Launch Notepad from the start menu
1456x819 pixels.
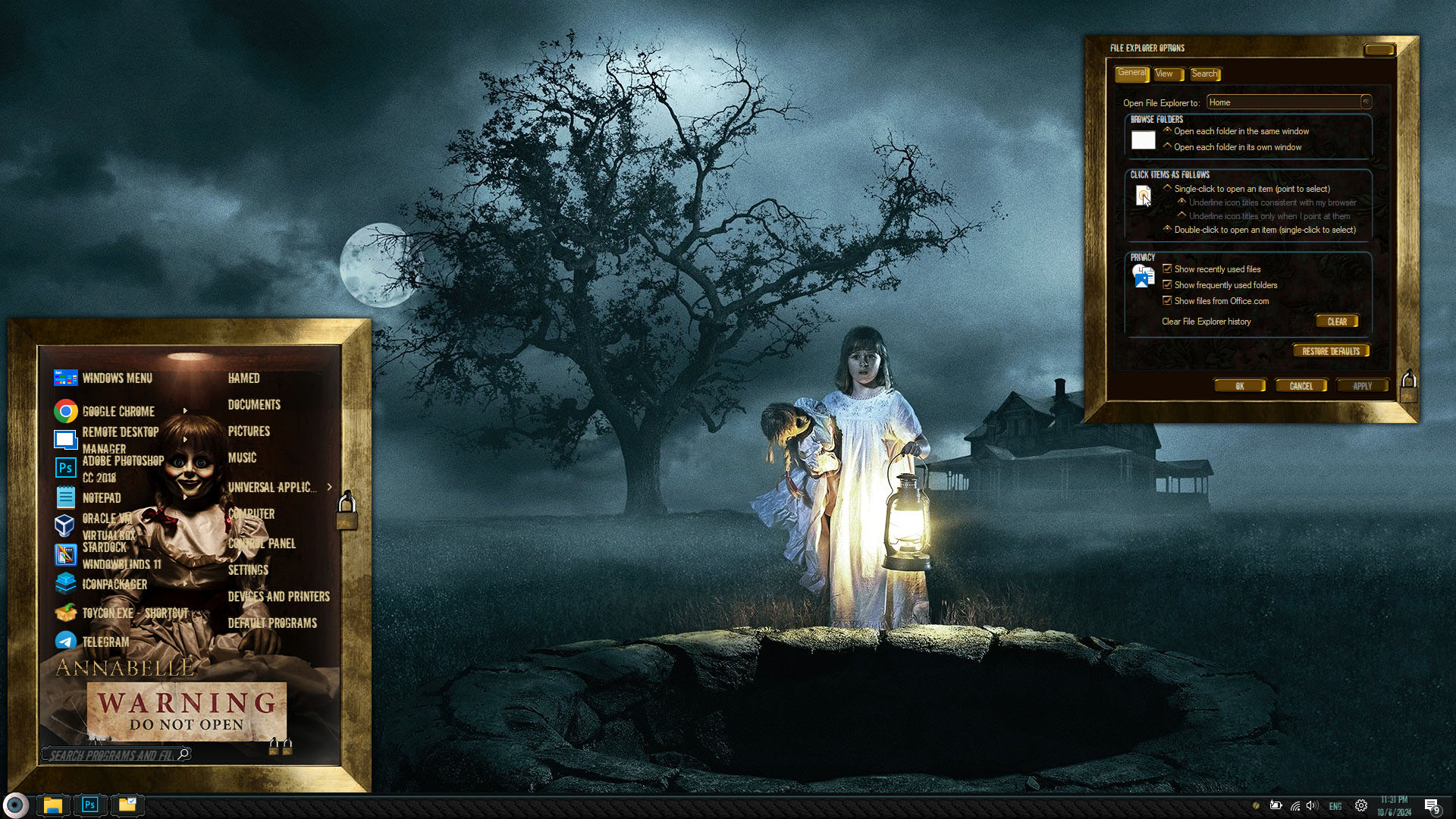[102, 497]
